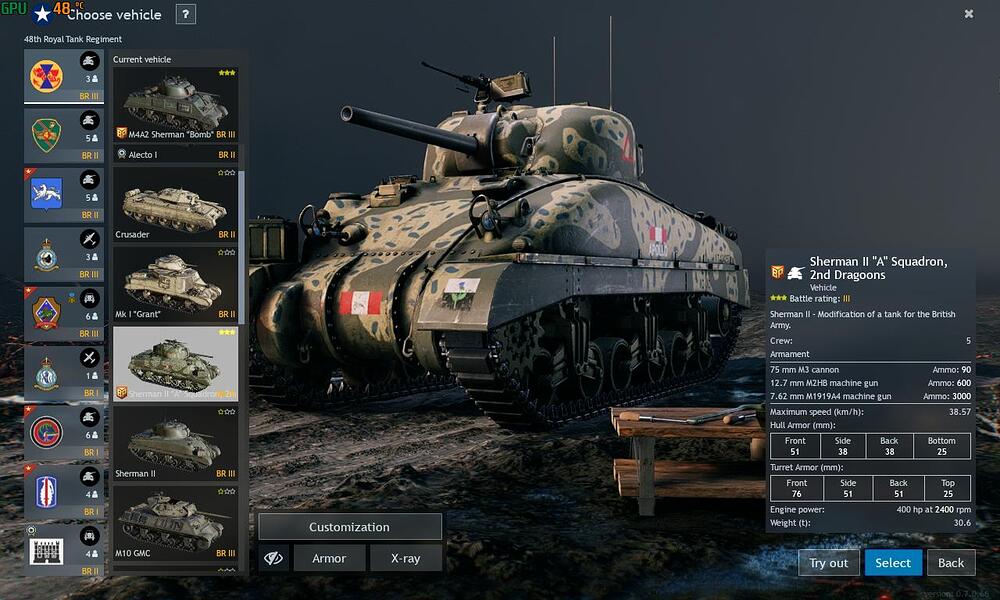1000x600 pixels.
Task: Choose the white horse emblem squad
Action: point(64,195)
